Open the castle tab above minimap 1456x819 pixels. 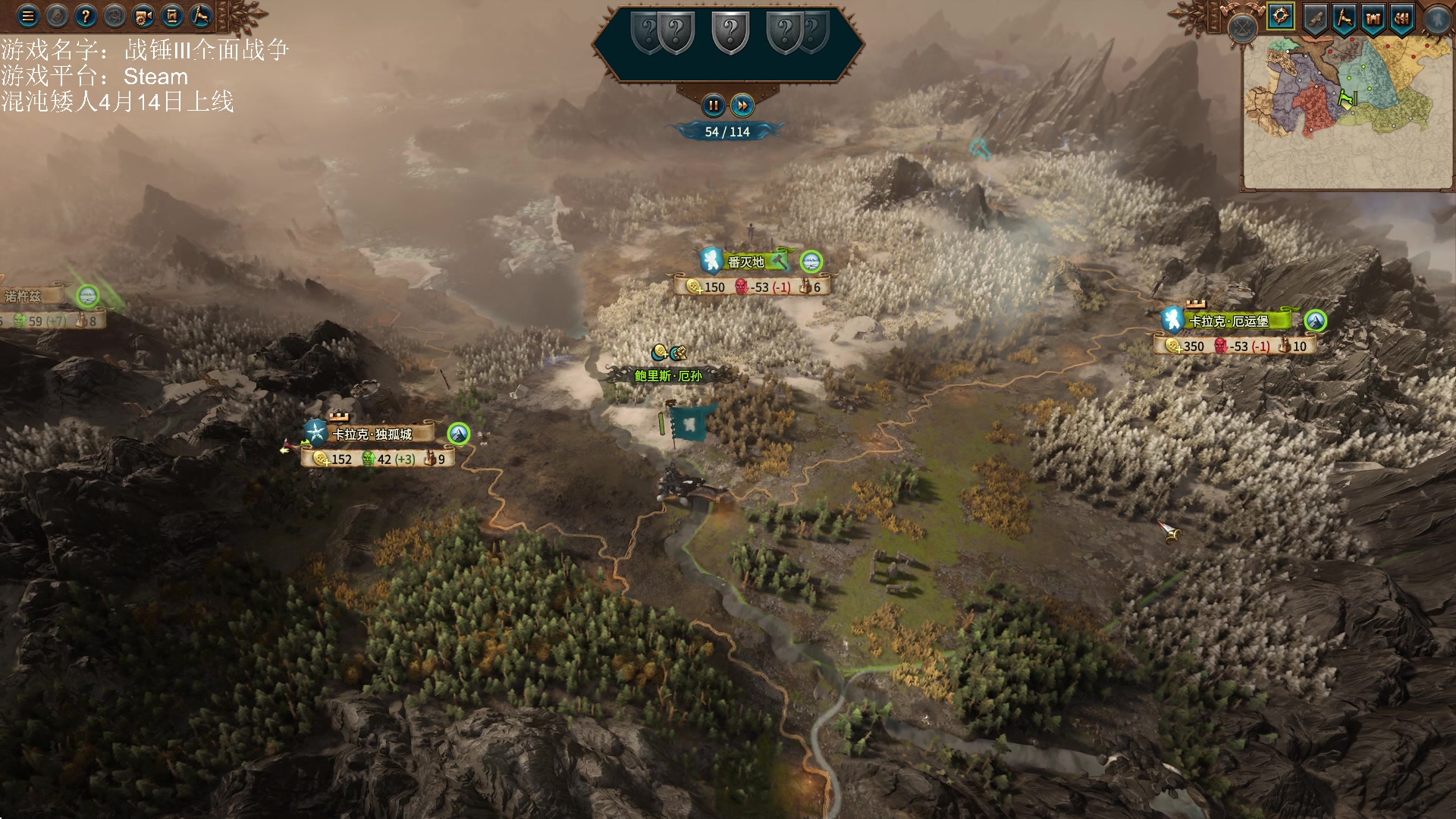click(x=1374, y=18)
